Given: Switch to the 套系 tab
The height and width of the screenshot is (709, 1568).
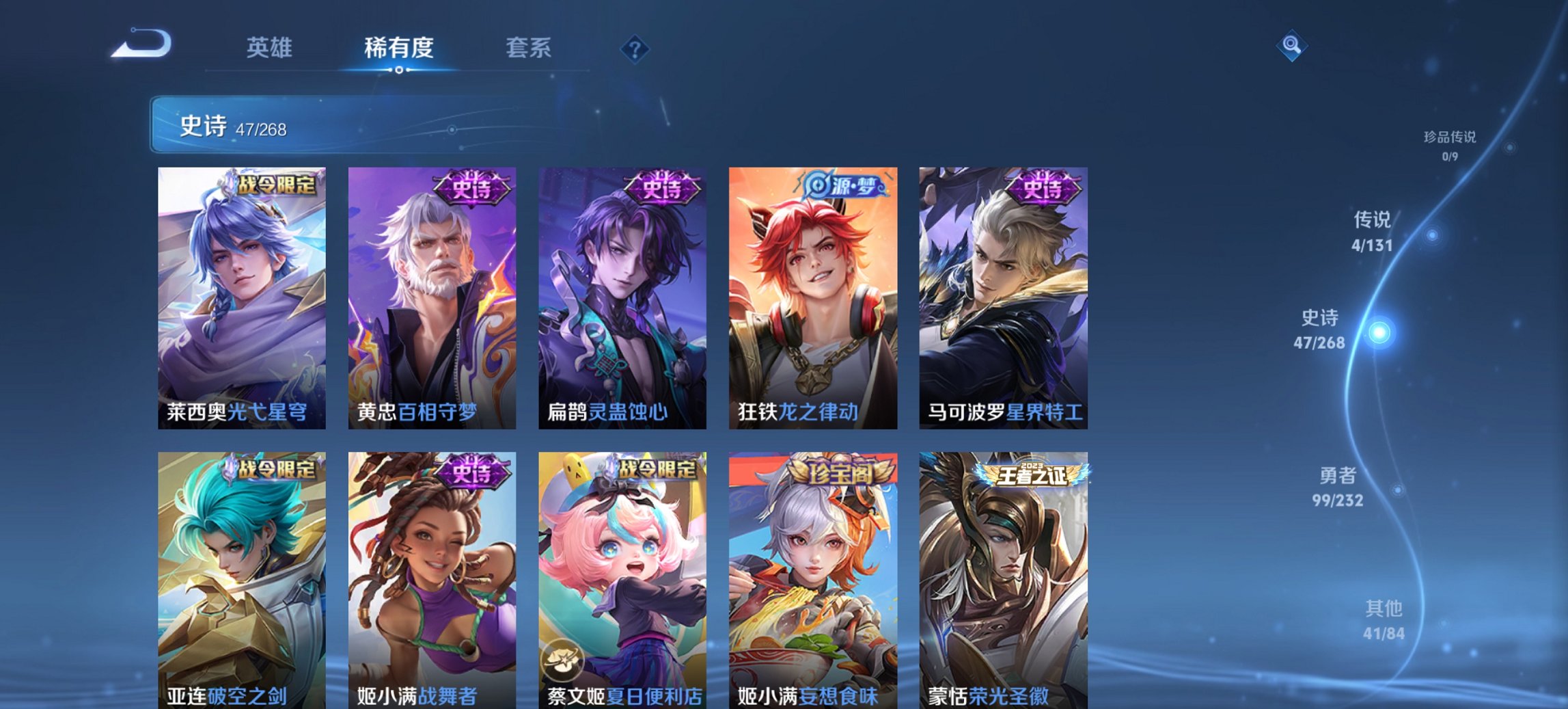Looking at the screenshot, I should (528, 49).
